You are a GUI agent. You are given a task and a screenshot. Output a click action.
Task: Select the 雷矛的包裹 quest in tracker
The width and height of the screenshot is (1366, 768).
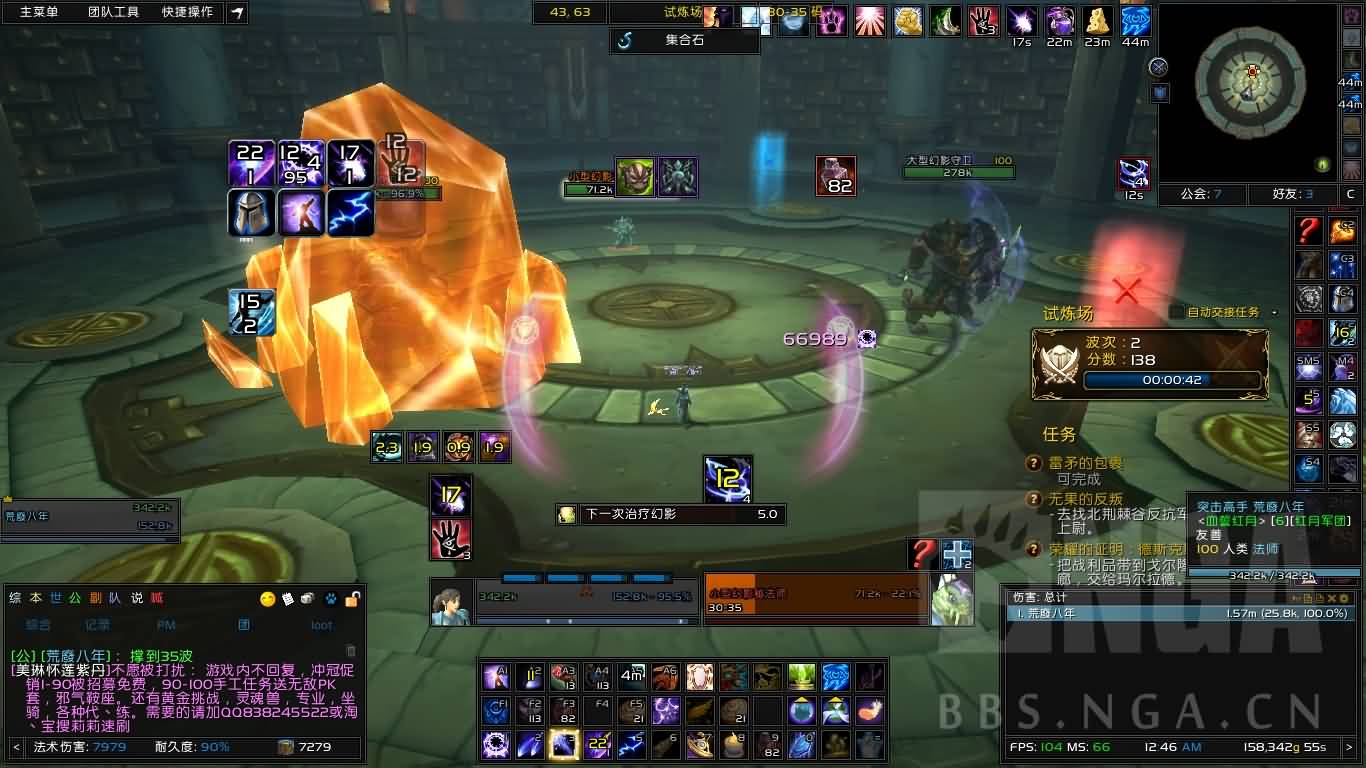coord(1085,463)
